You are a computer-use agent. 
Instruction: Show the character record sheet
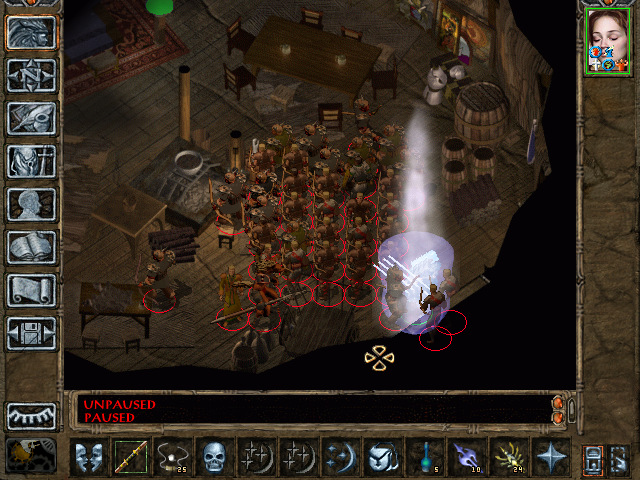click(31, 204)
